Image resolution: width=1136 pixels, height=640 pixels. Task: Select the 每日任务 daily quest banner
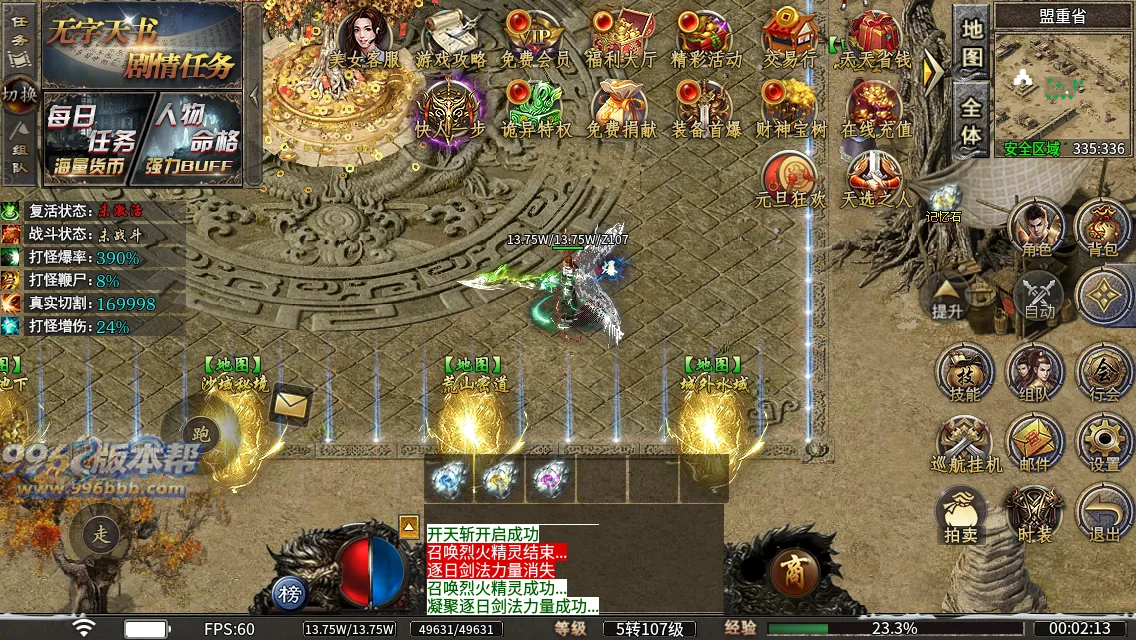[x=92, y=138]
